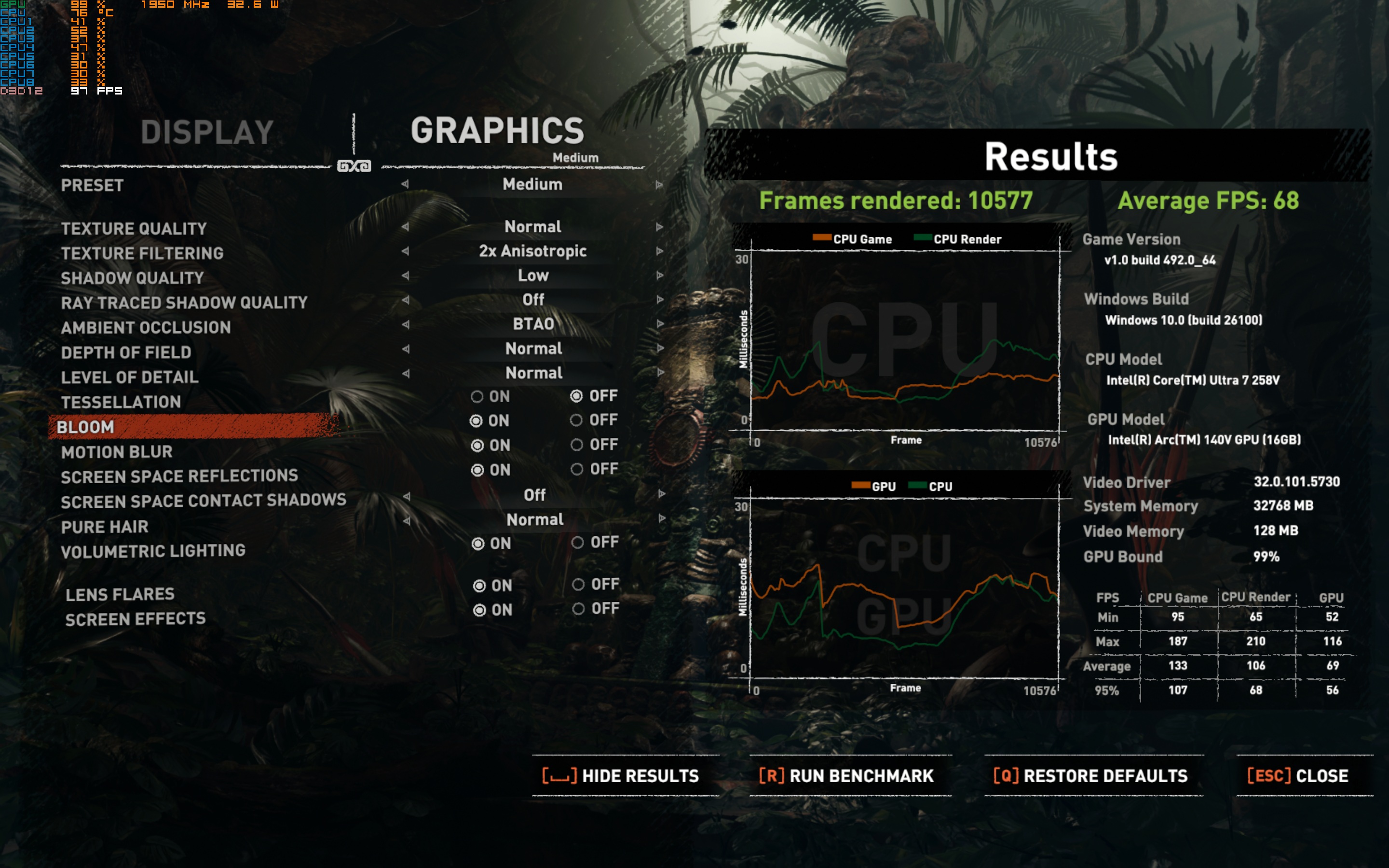Disable Motion Blur with its OFF option
This screenshot has height=868, width=1389.
tap(577, 445)
